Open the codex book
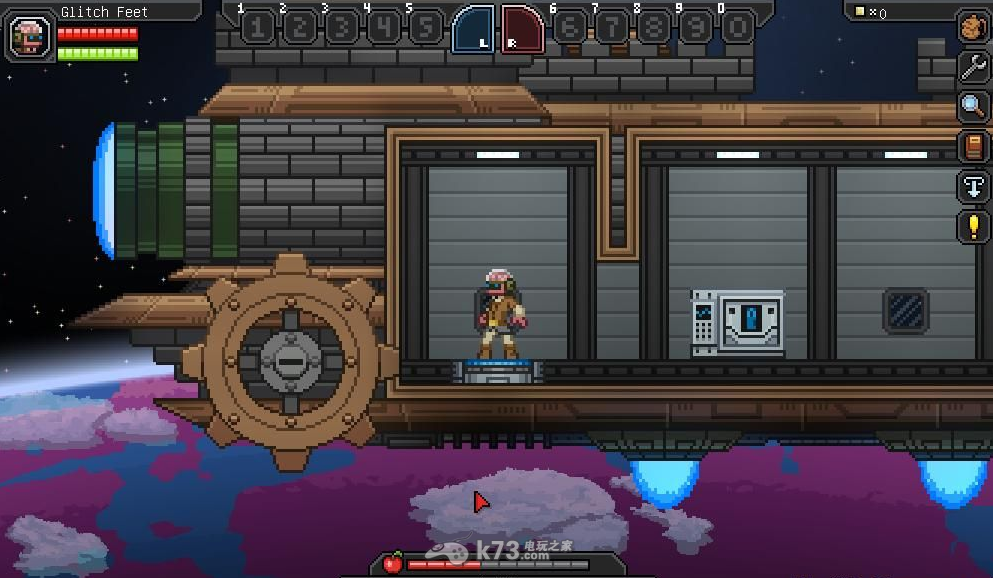The image size is (993, 578). tap(973, 147)
